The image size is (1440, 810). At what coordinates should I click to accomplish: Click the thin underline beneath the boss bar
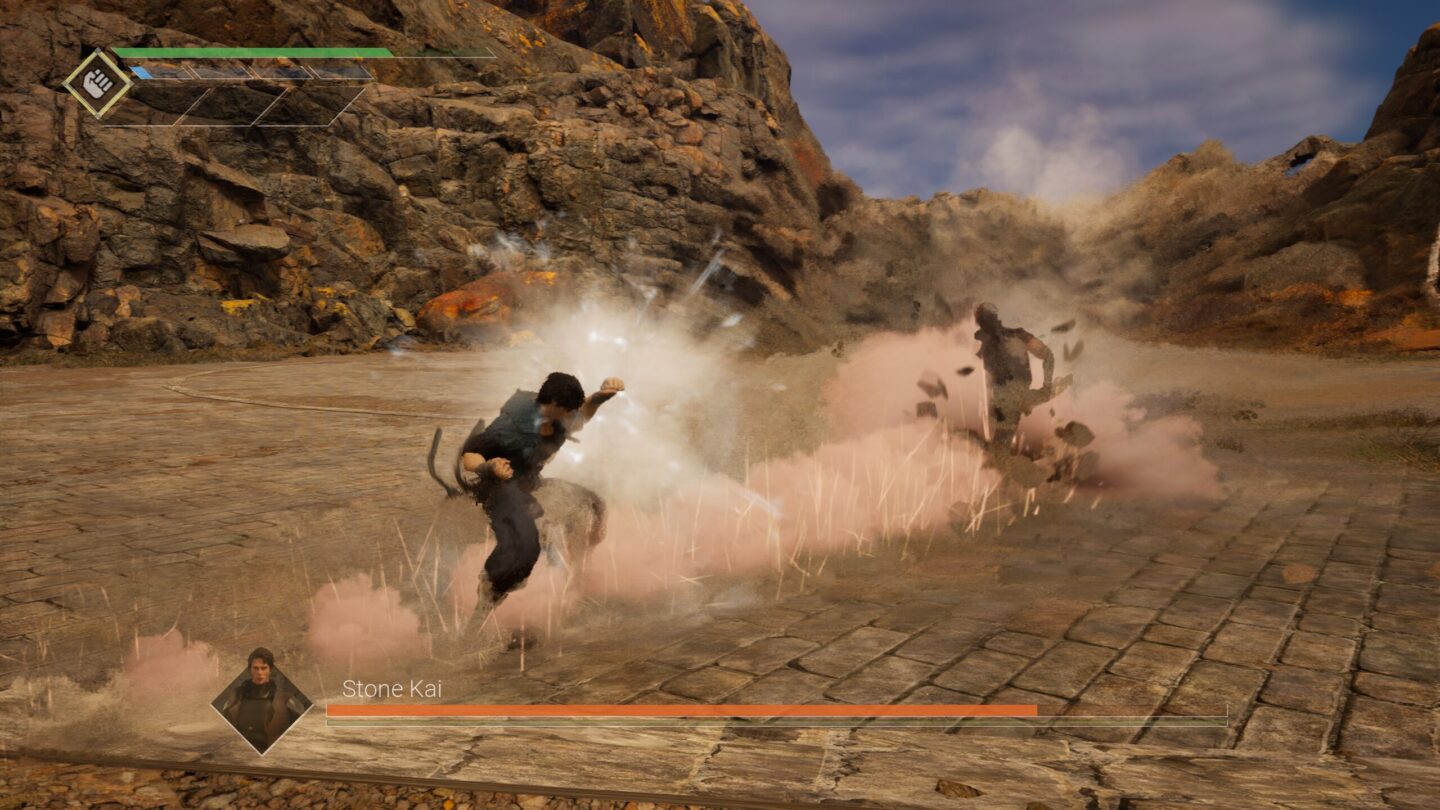pyautogui.click(x=775, y=723)
